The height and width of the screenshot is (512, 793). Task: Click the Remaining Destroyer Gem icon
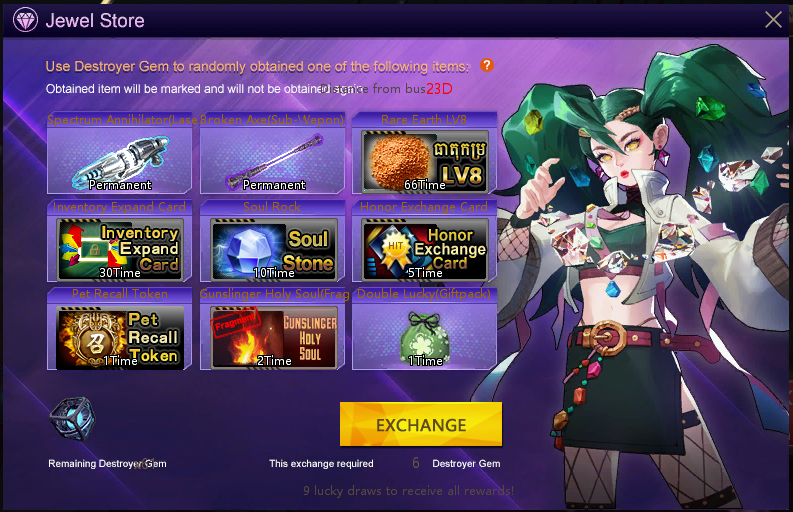tap(72, 419)
